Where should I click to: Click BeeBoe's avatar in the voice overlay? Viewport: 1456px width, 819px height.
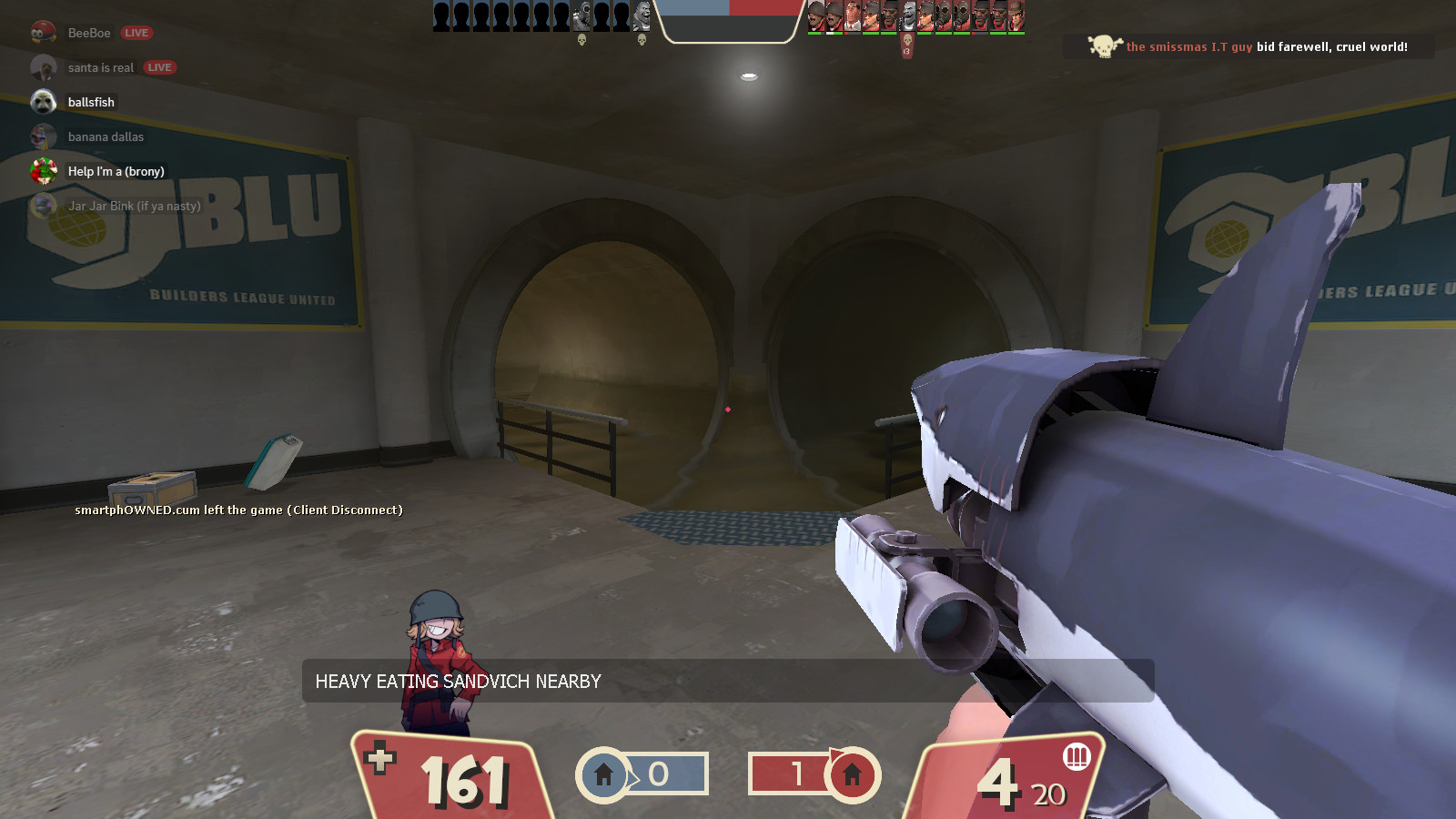coord(45,32)
